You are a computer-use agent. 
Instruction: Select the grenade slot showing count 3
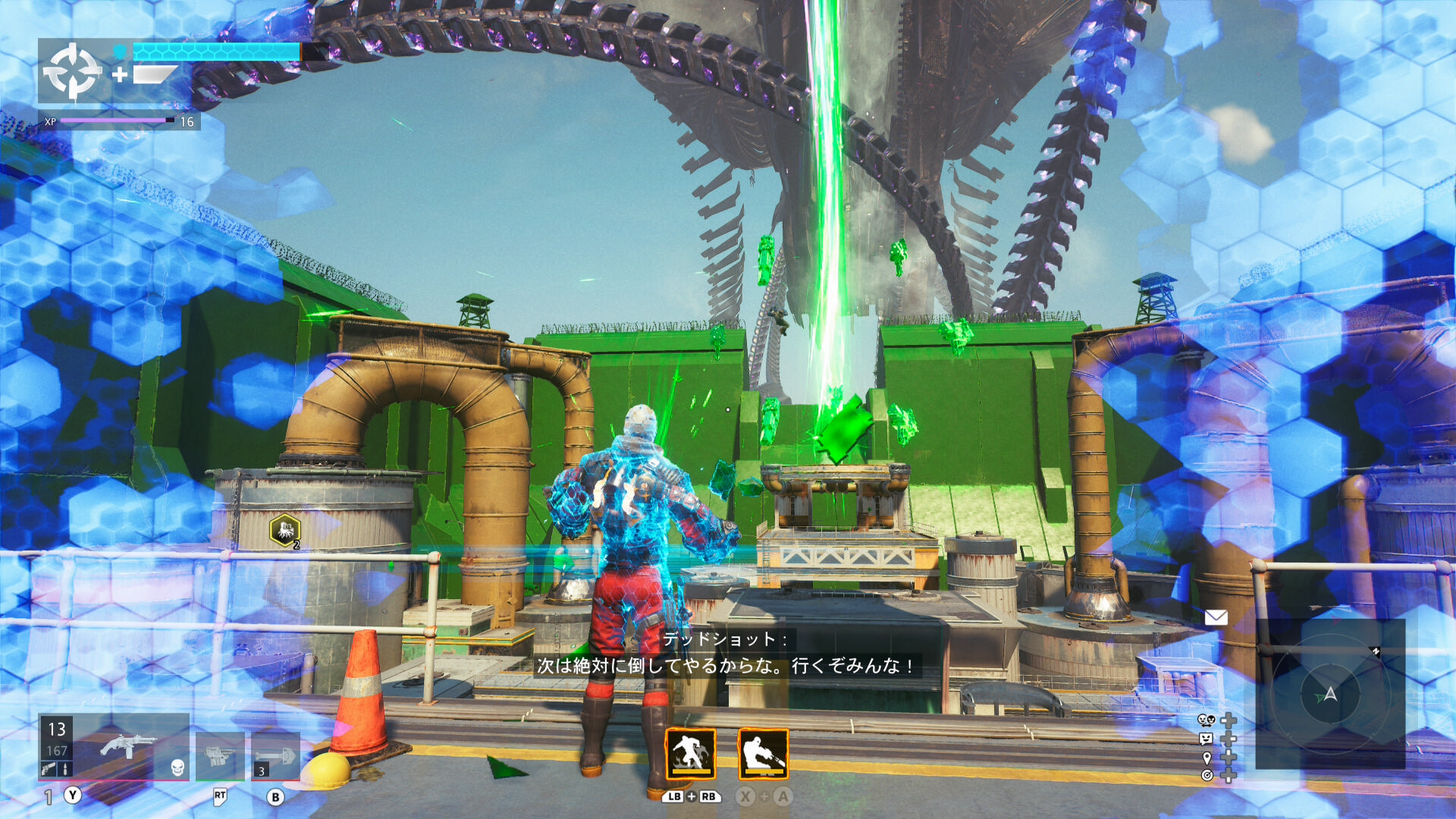[275, 755]
